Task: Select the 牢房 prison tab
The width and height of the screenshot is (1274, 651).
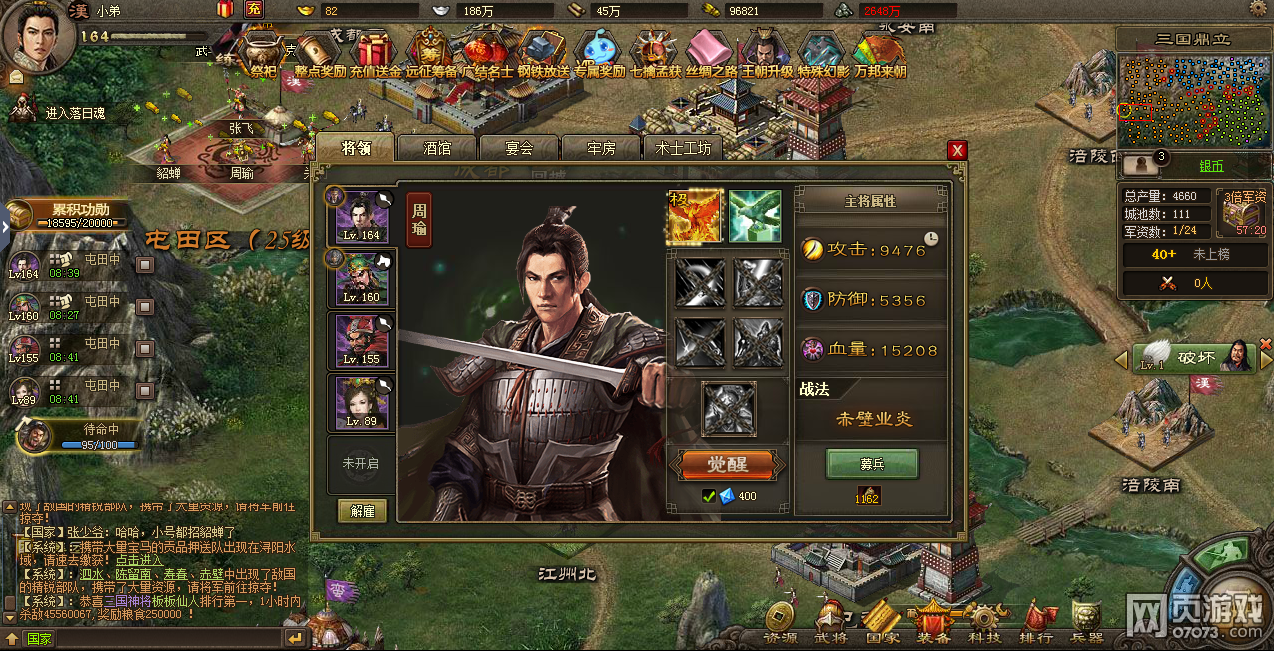Action: pyautogui.click(x=600, y=148)
